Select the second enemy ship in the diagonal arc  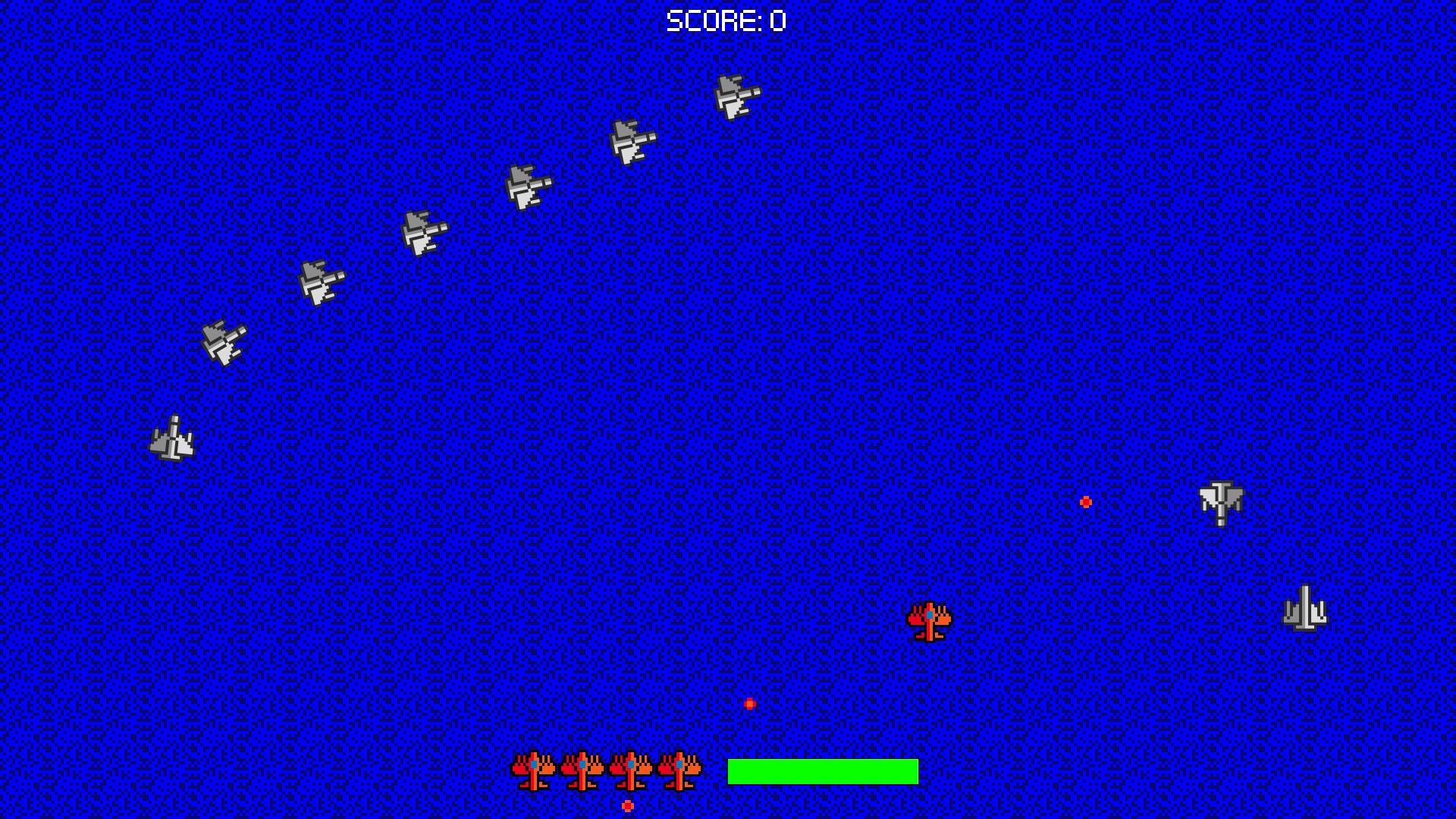pyautogui.click(x=631, y=143)
